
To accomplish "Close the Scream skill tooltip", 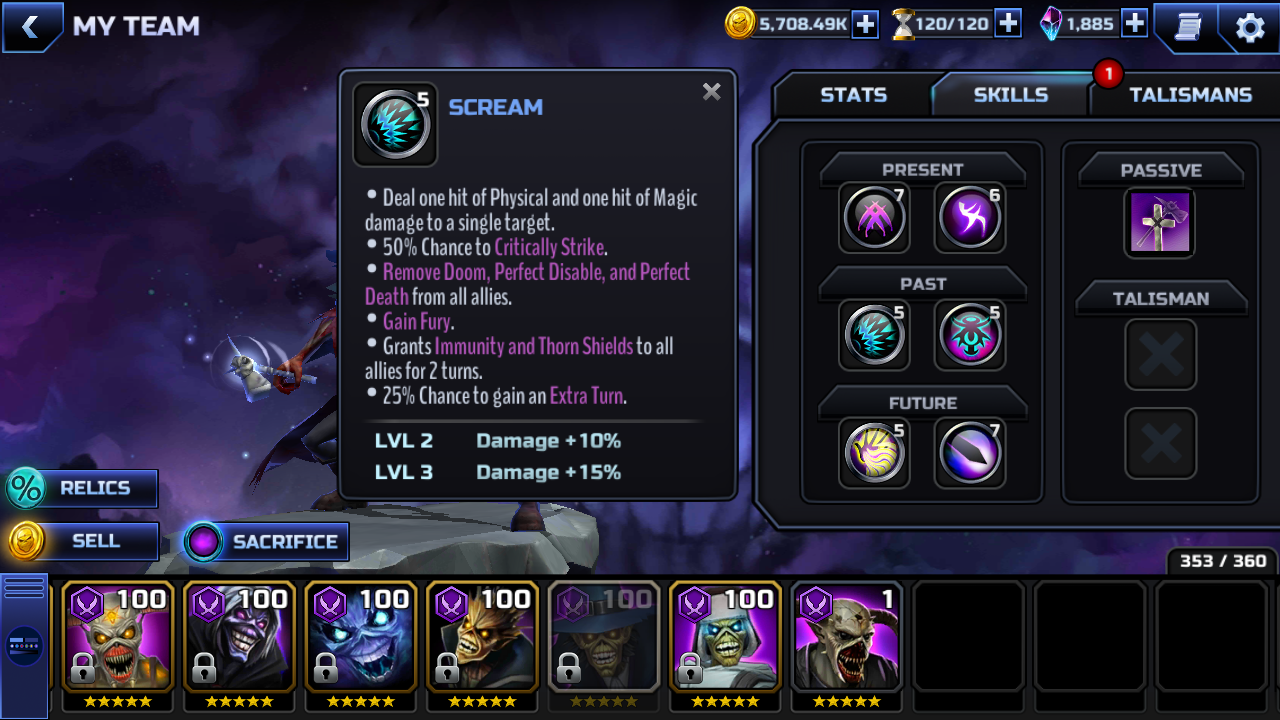I will [711, 92].
